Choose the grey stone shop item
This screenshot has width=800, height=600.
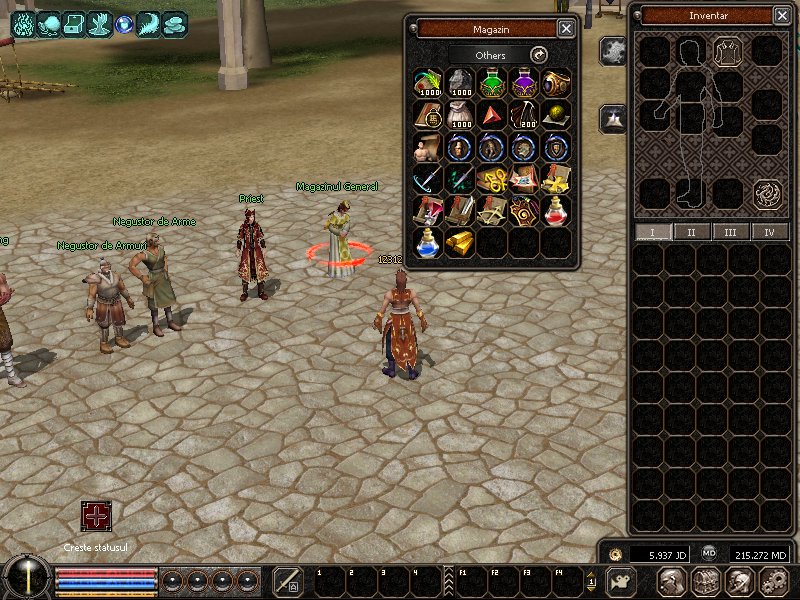pyautogui.click(x=459, y=83)
